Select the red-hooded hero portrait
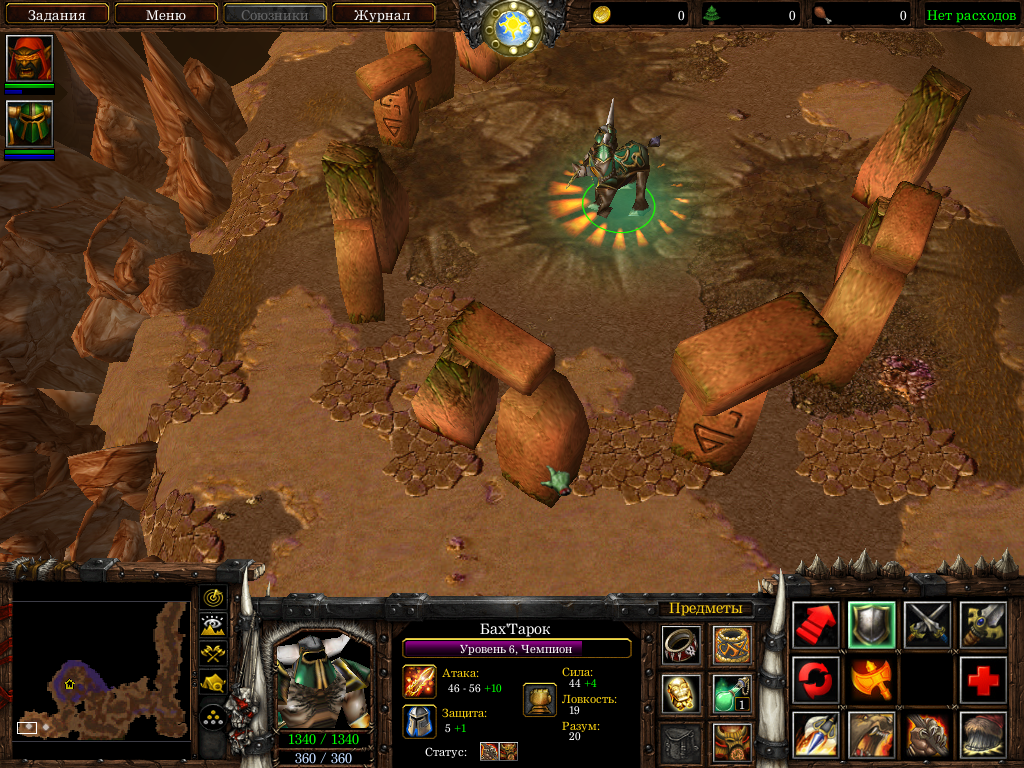This screenshot has width=1024, height=768. tap(29, 59)
